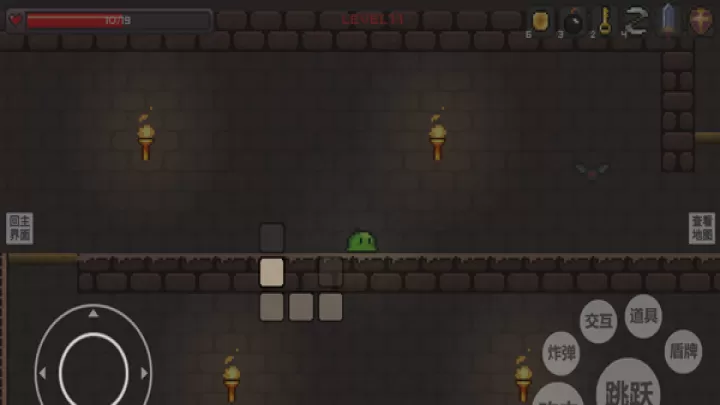Tap the 跳跃 (jump) button
Image resolution: width=720 pixels, height=405 pixels.
[628, 385]
